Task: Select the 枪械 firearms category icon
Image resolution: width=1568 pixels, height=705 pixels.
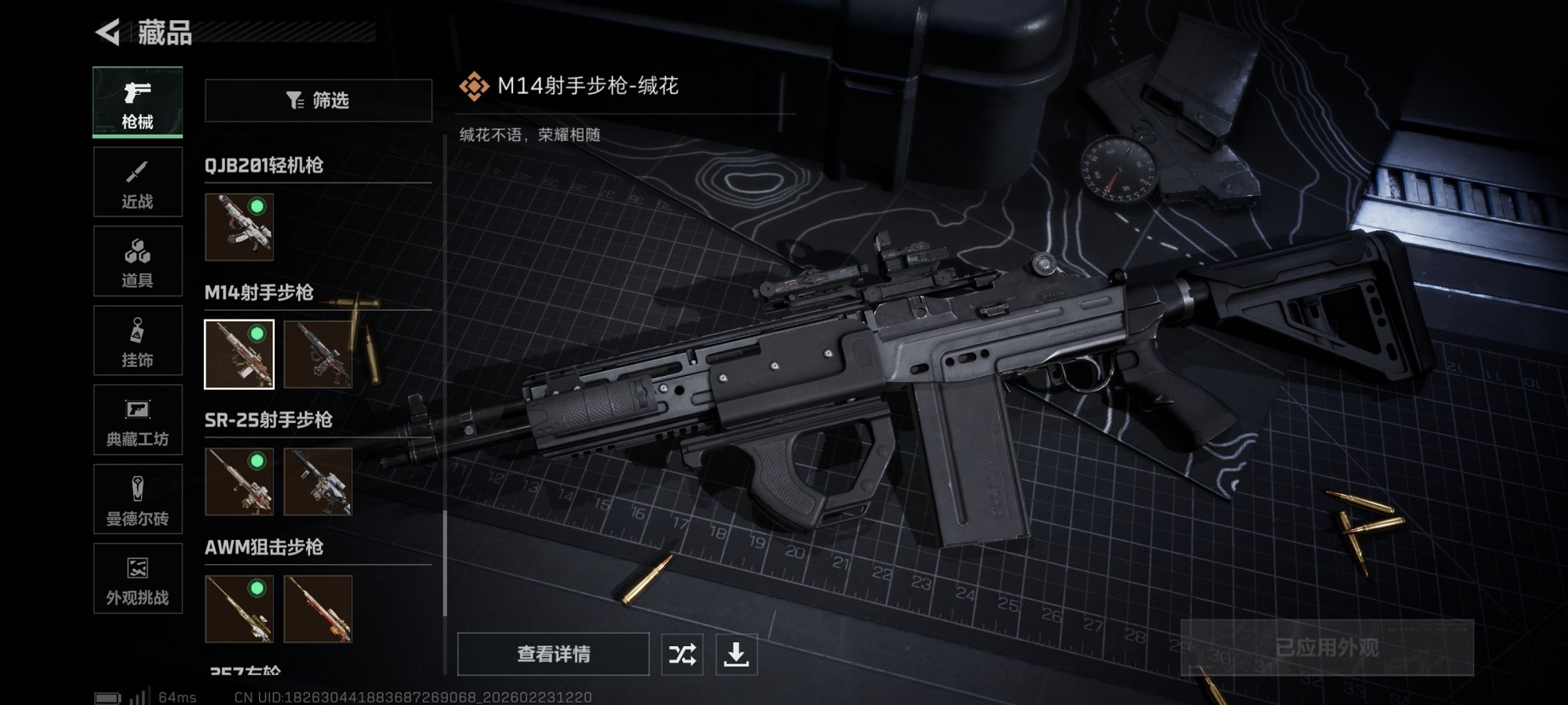Action: [x=137, y=102]
